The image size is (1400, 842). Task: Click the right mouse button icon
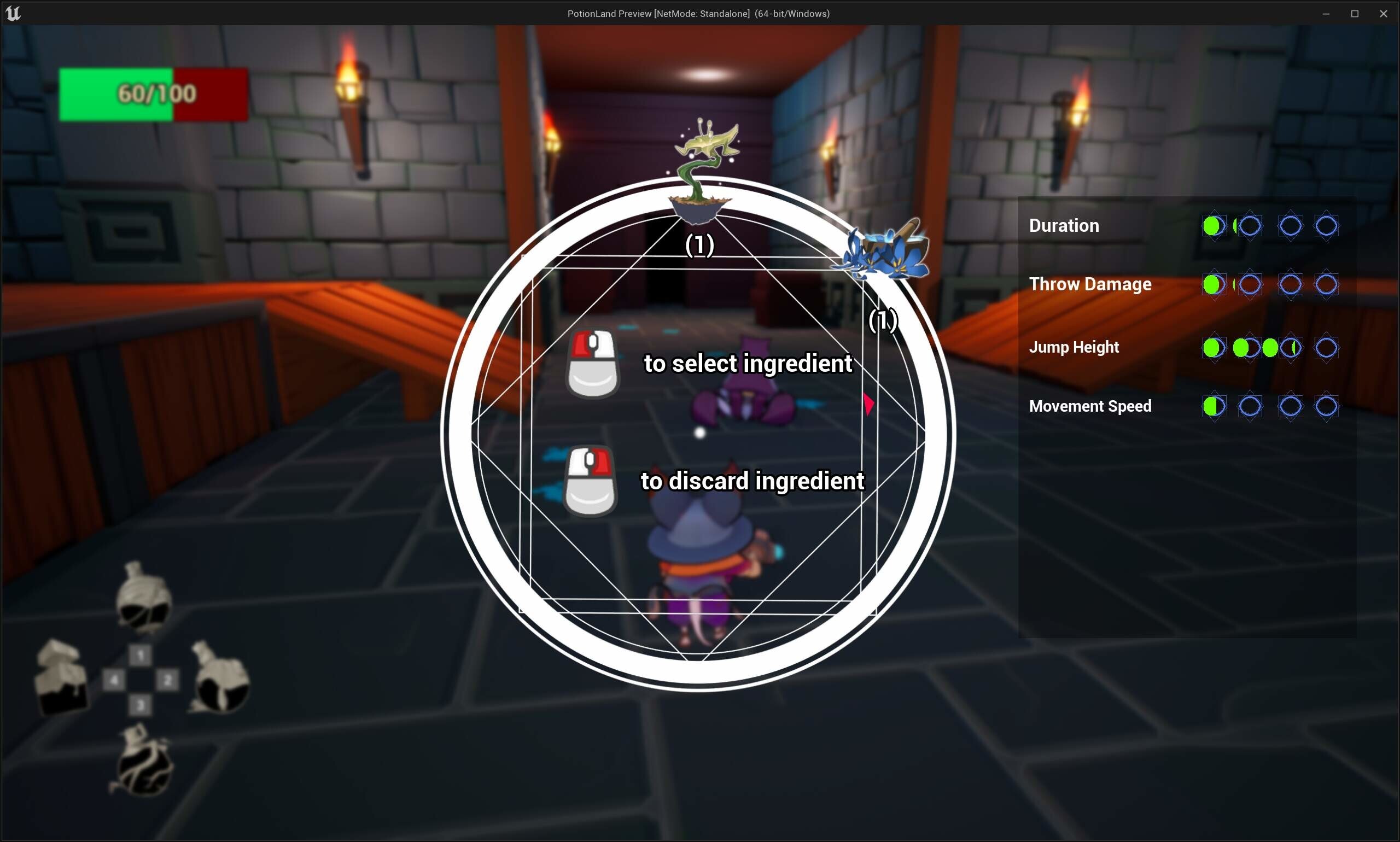(x=590, y=482)
